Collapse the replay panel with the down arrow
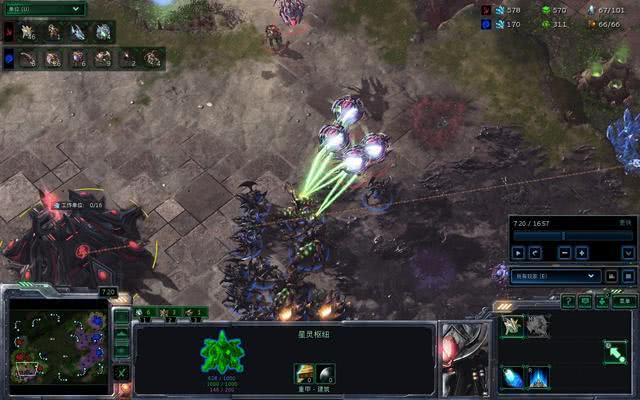 tap(628, 253)
